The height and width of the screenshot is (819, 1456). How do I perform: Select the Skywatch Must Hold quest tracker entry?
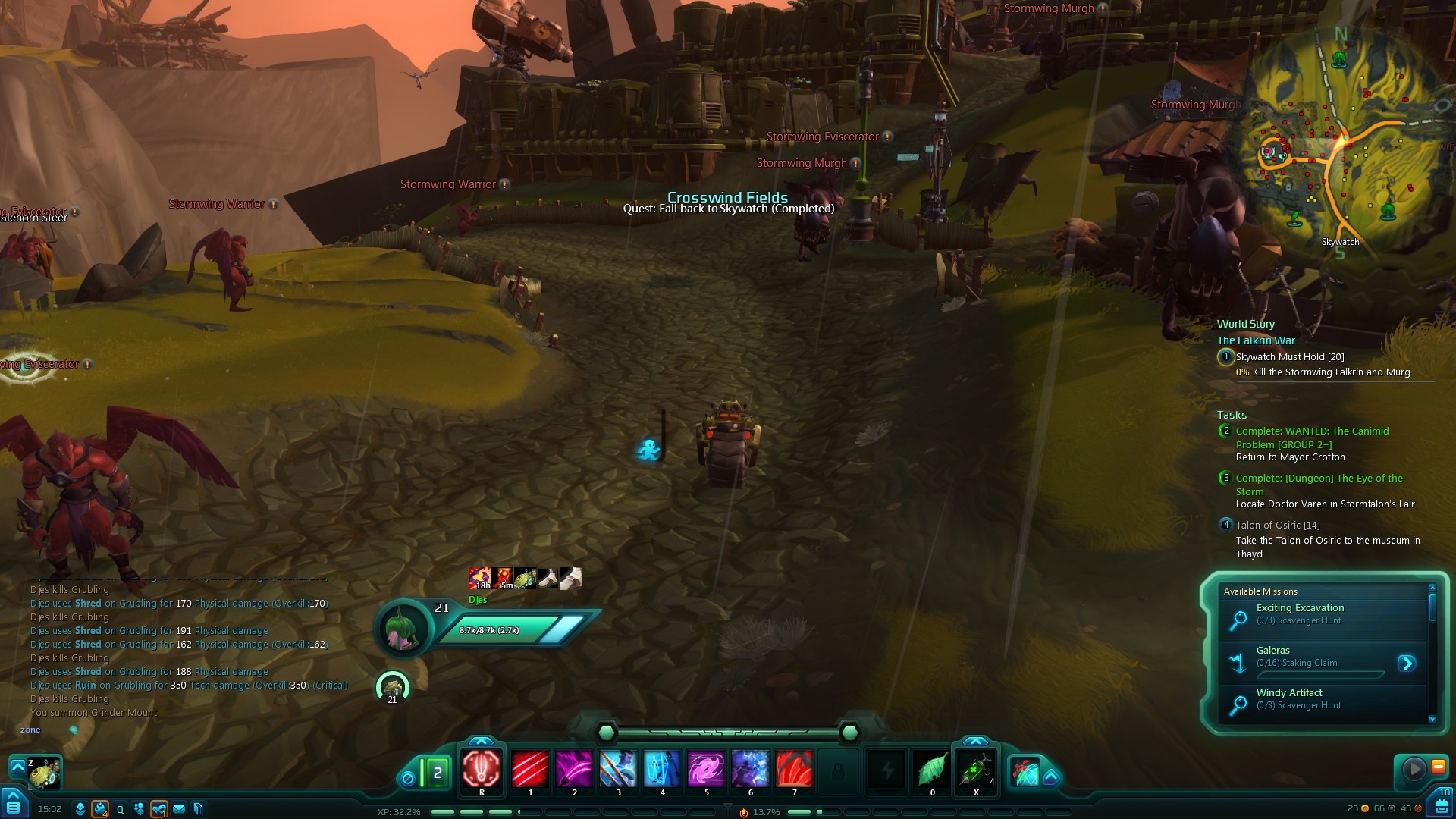(x=1289, y=357)
